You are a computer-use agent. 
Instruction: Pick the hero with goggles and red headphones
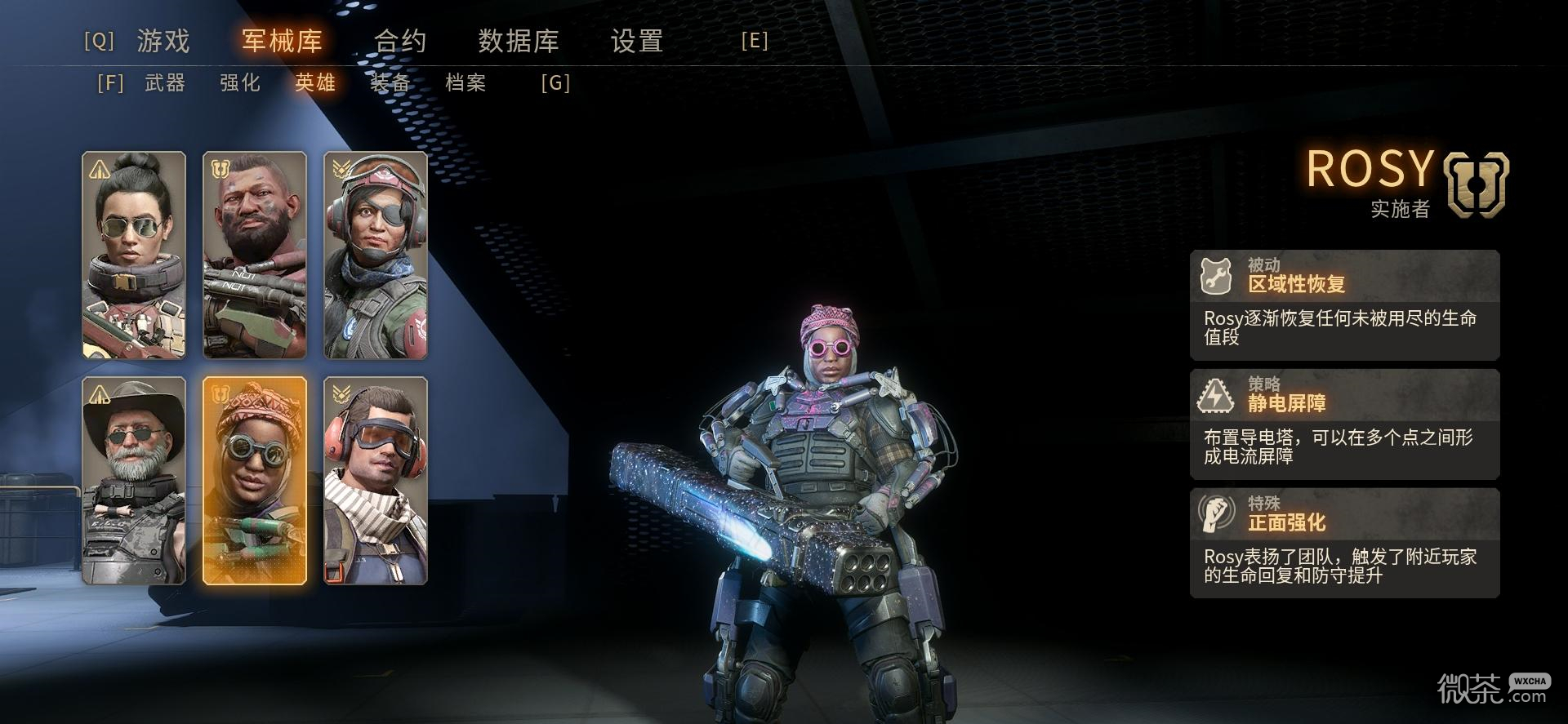376,481
